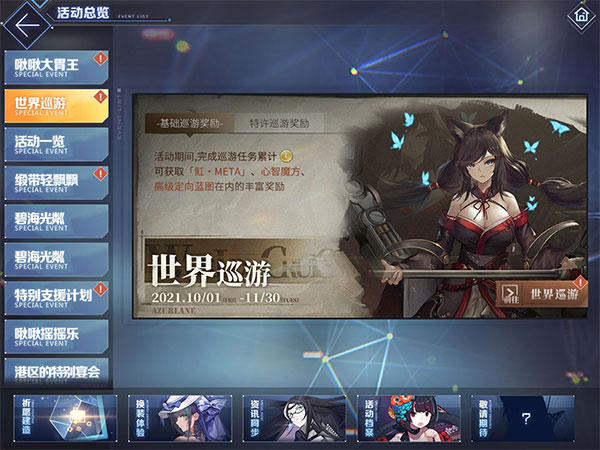
Task: Open the 资讯同步 shortcut thumbnail
Action: [293, 418]
